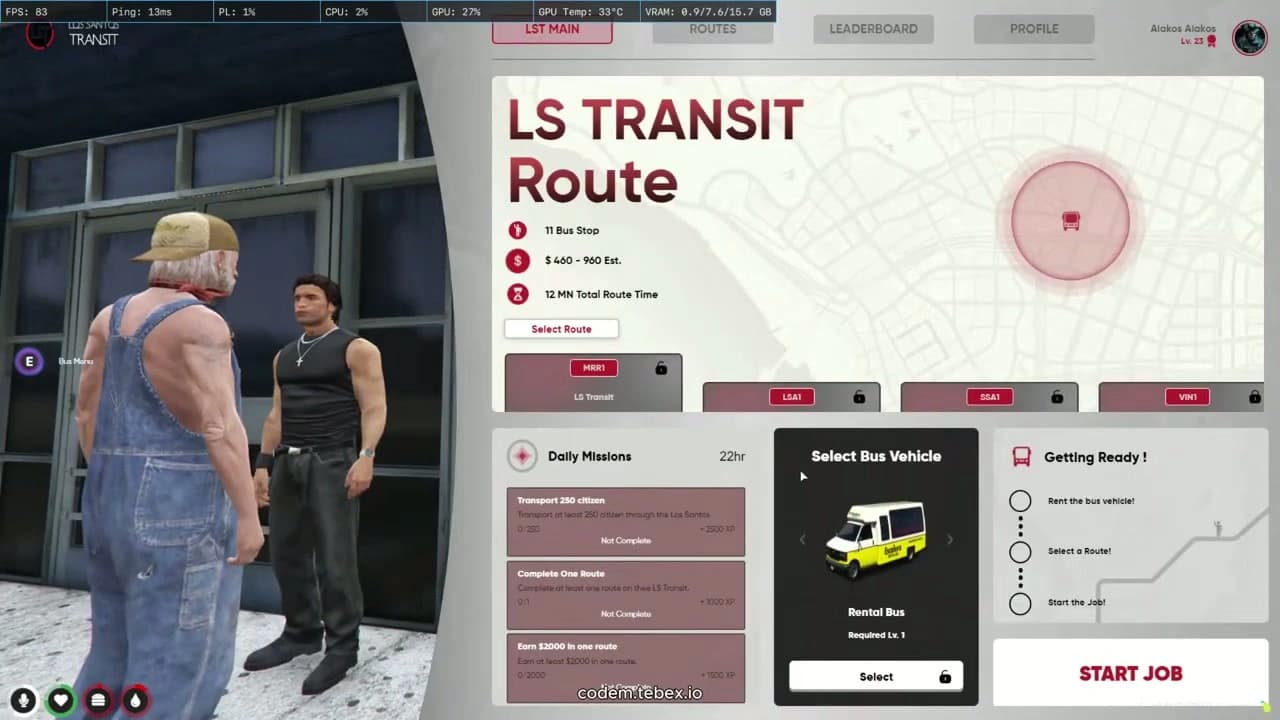Open the player profile avatar icon top right
The height and width of the screenshot is (720, 1280).
(x=1249, y=38)
